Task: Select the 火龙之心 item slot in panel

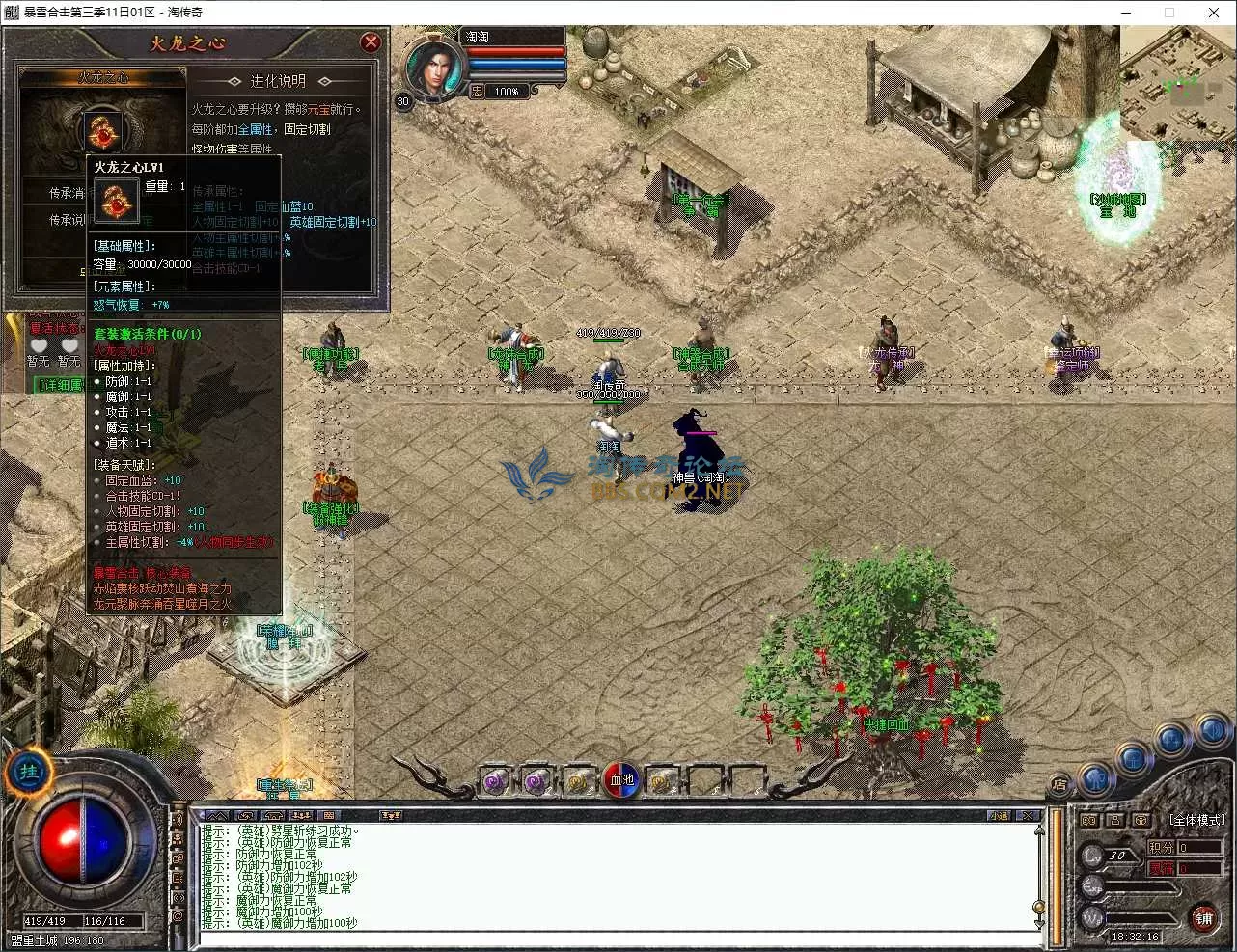Action: click(x=103, y=129)
